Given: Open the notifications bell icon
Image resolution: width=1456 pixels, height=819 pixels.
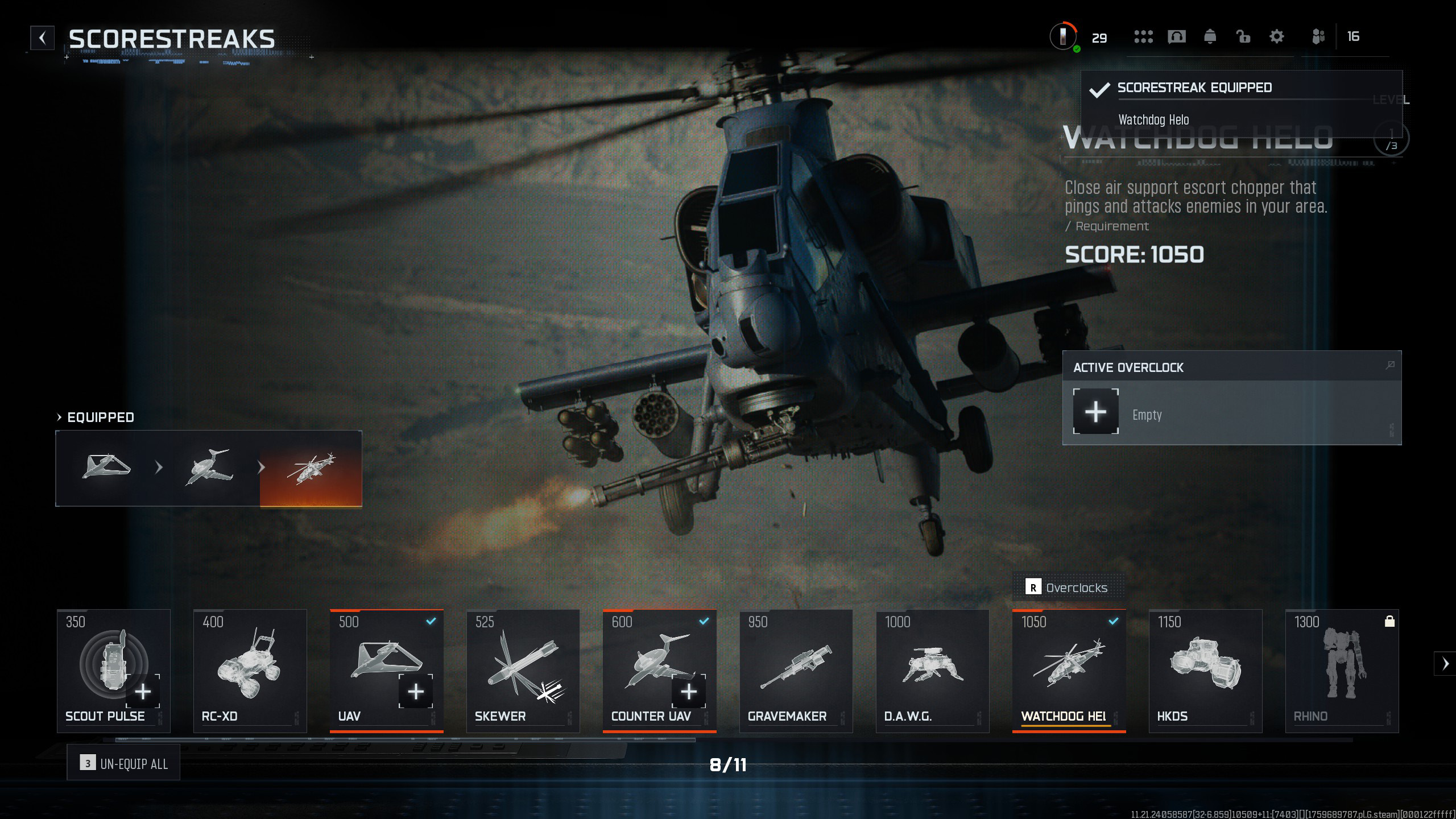Looking at the screenshot, I should tap(1210, 37).
